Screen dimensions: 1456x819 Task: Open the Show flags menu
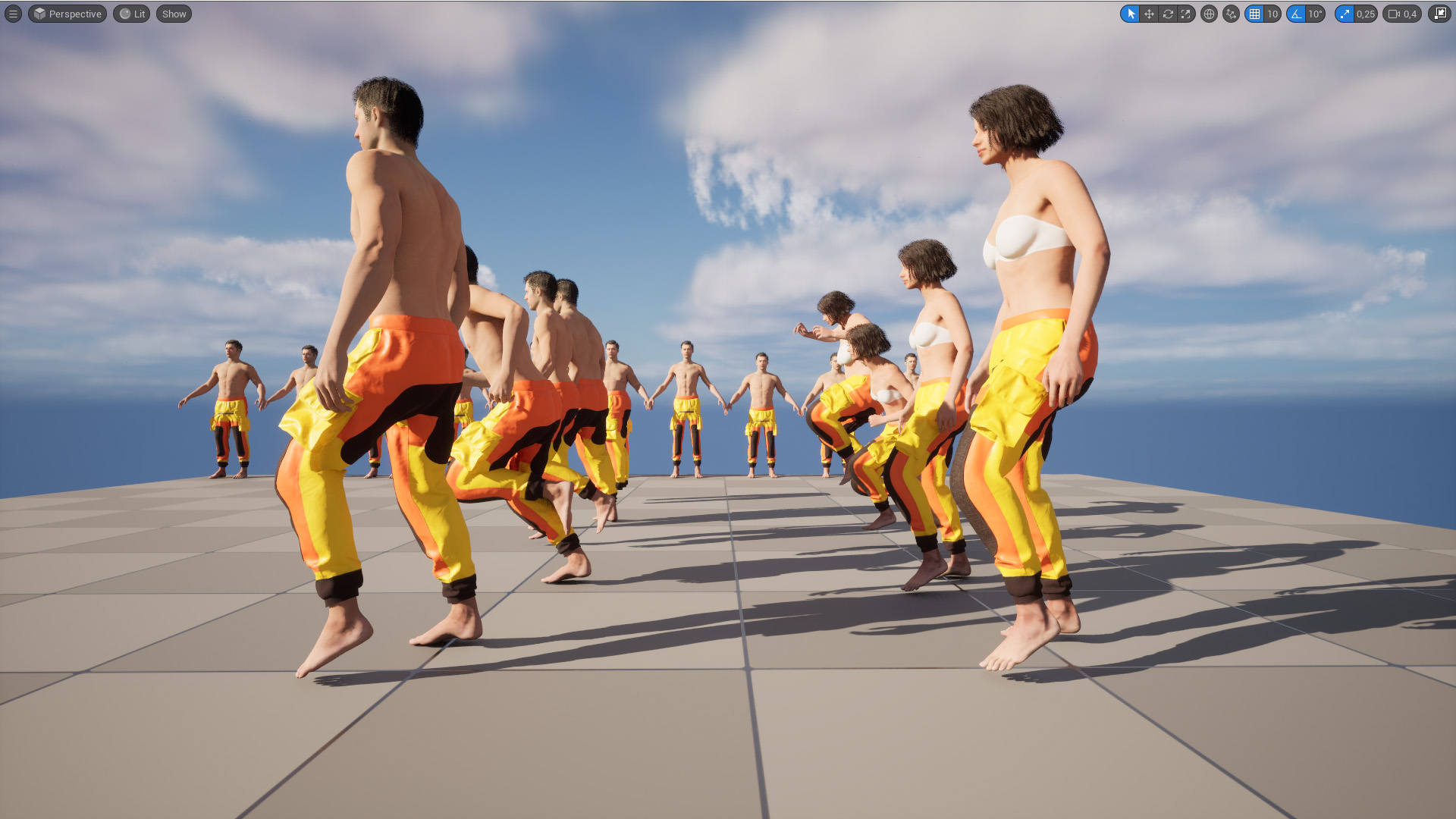[x=173, y=14]
